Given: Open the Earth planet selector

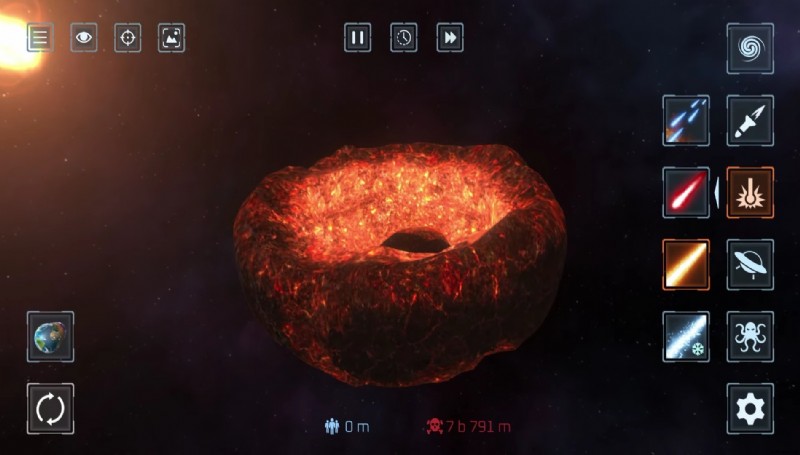Looking at the screenshot, I should coord(50,336).
